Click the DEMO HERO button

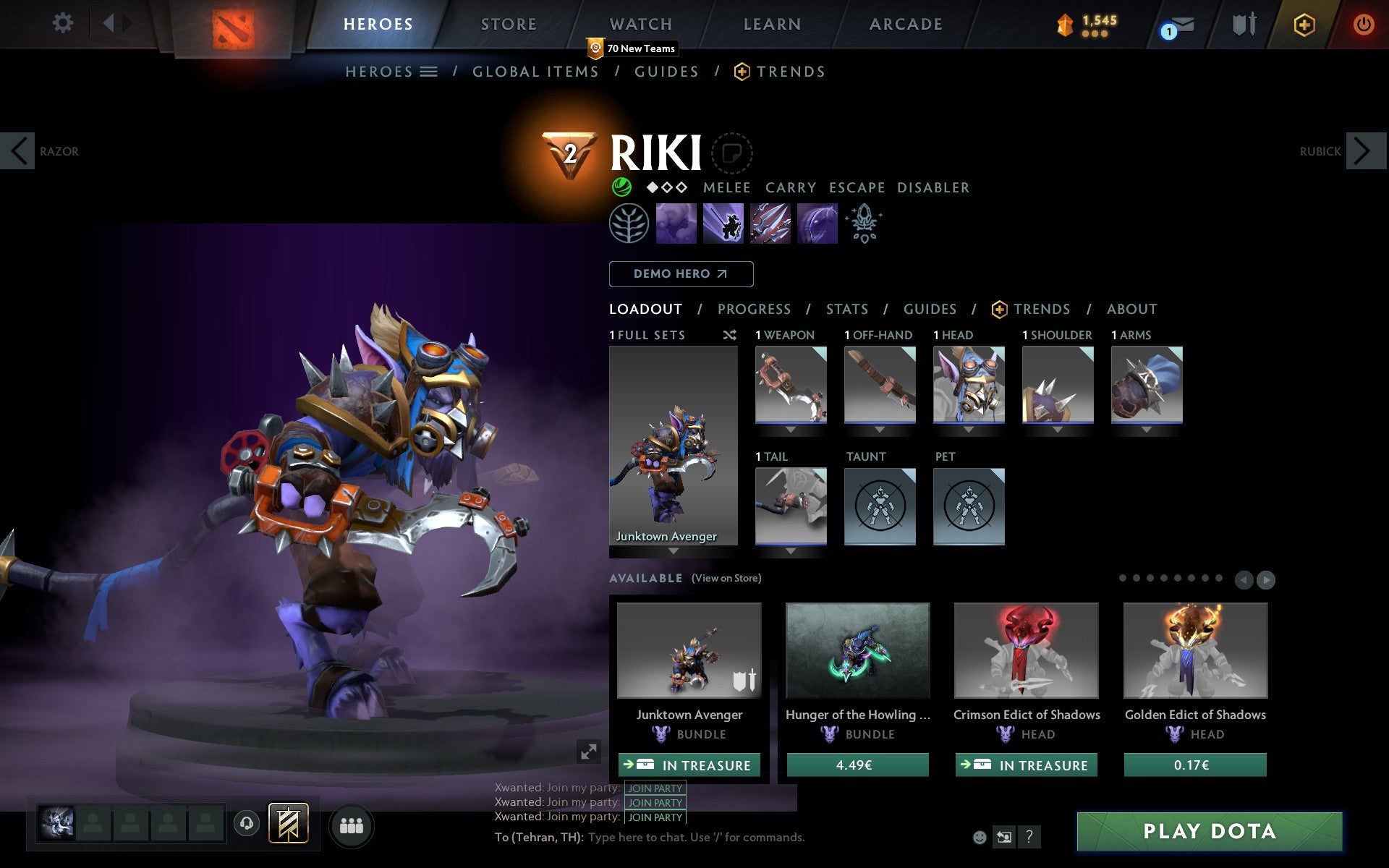click(681, 274)
